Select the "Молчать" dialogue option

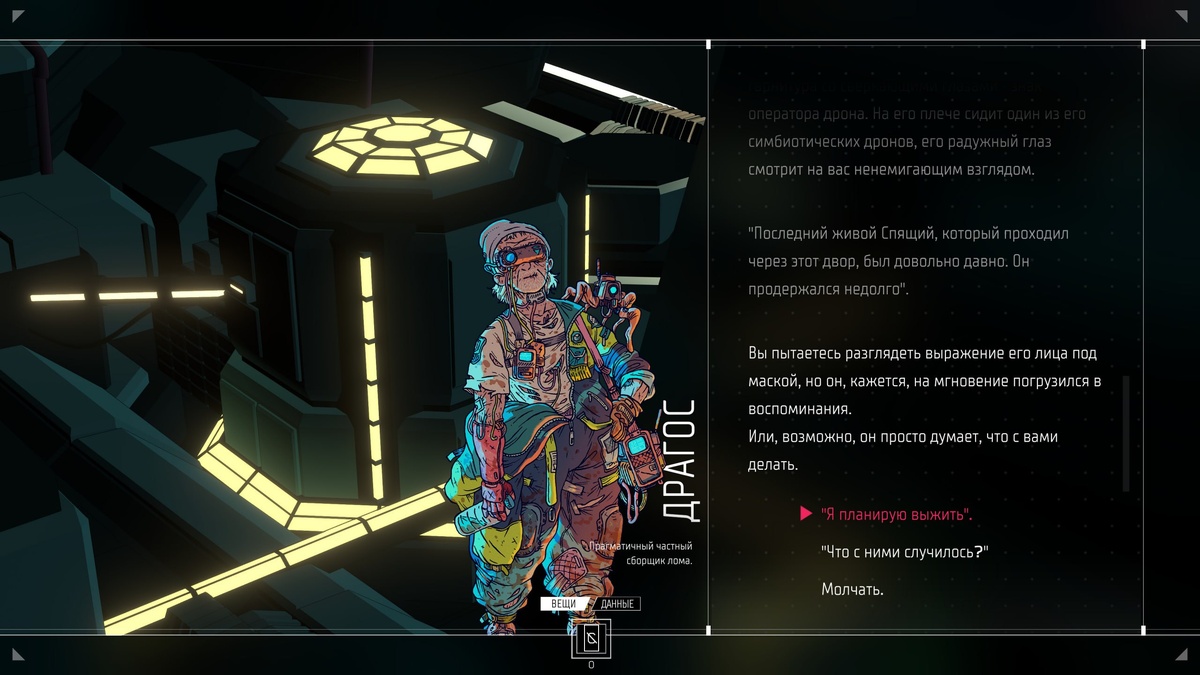(852, 590)
